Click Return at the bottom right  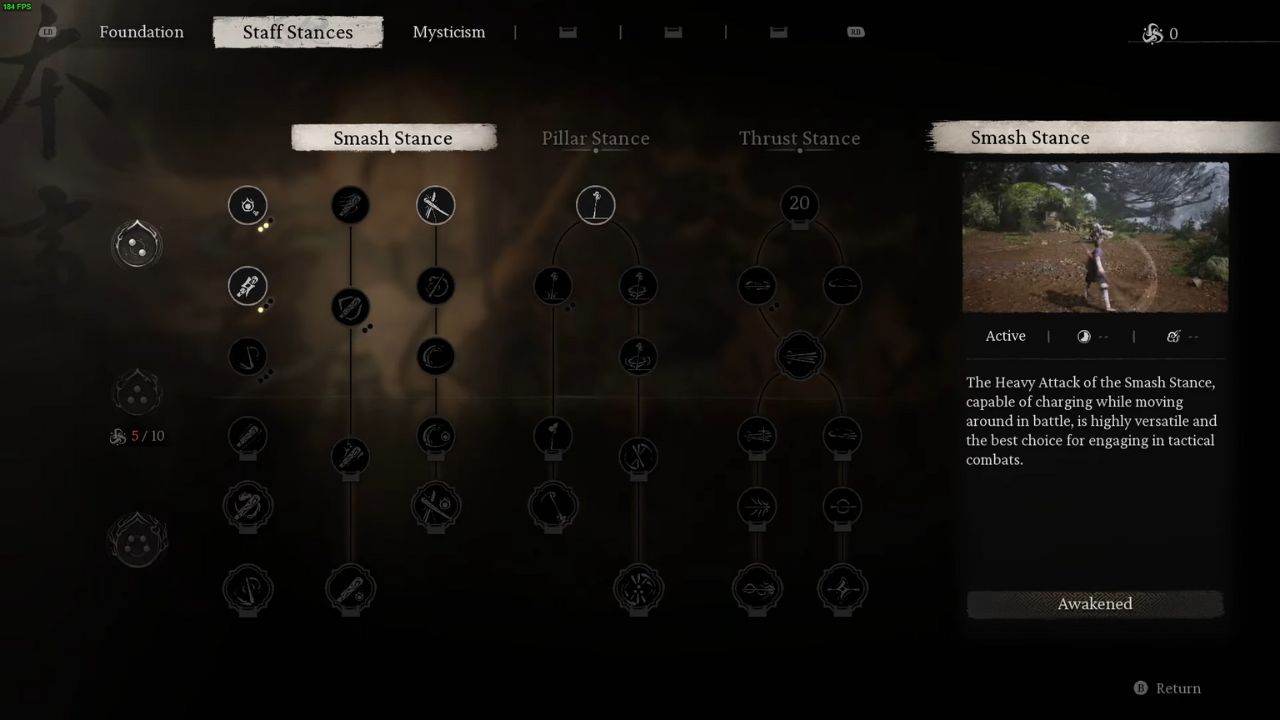pyautogui.click(x=1178, y=688)
